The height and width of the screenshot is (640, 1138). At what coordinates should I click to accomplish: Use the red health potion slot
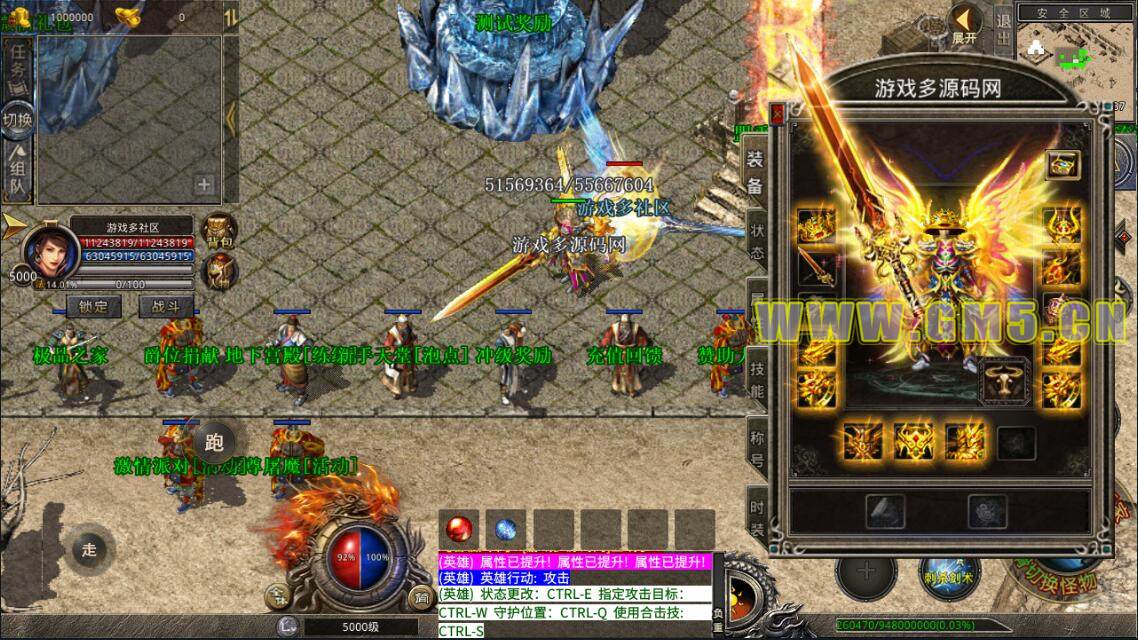point(461,529)
